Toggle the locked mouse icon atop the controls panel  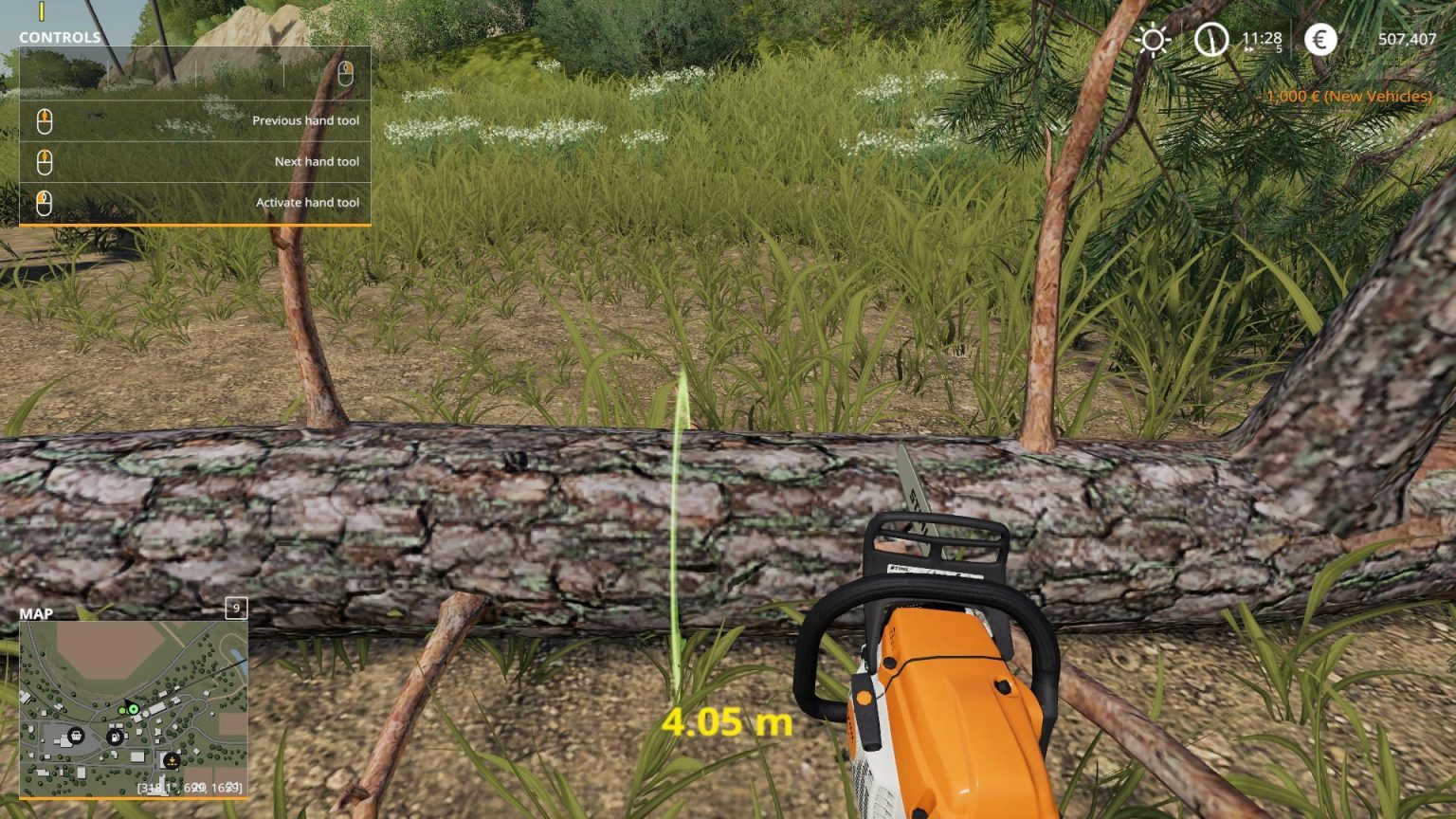(x=347, y=71)
